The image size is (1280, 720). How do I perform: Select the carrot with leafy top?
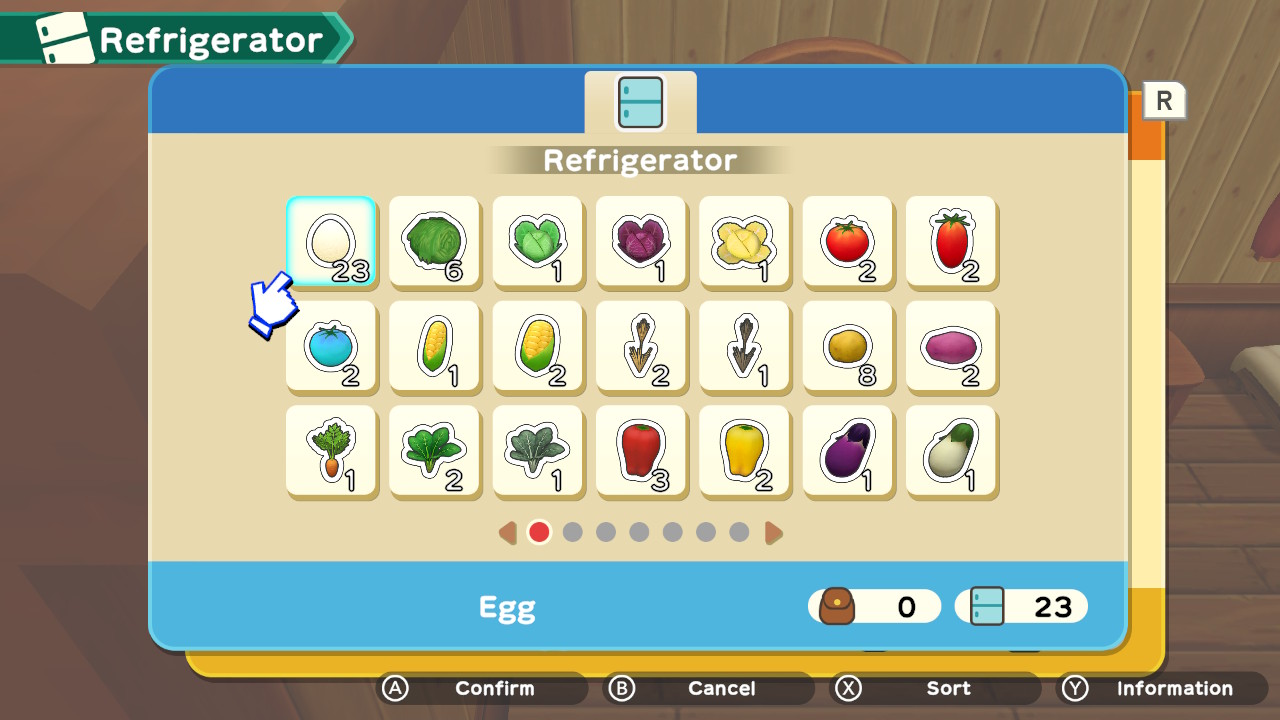[x=331, y=450]
